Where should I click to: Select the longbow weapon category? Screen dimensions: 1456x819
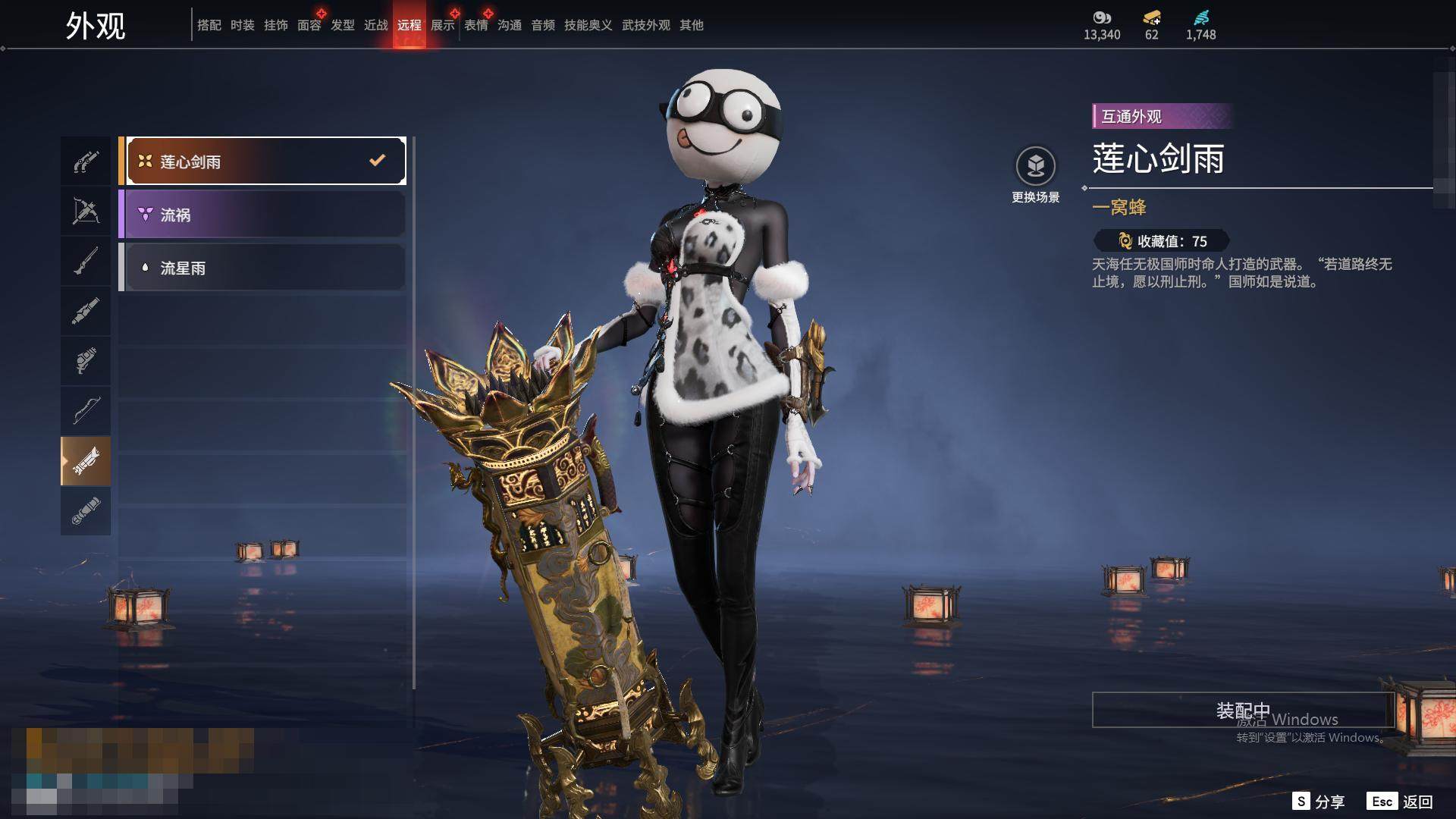point(86,411)
